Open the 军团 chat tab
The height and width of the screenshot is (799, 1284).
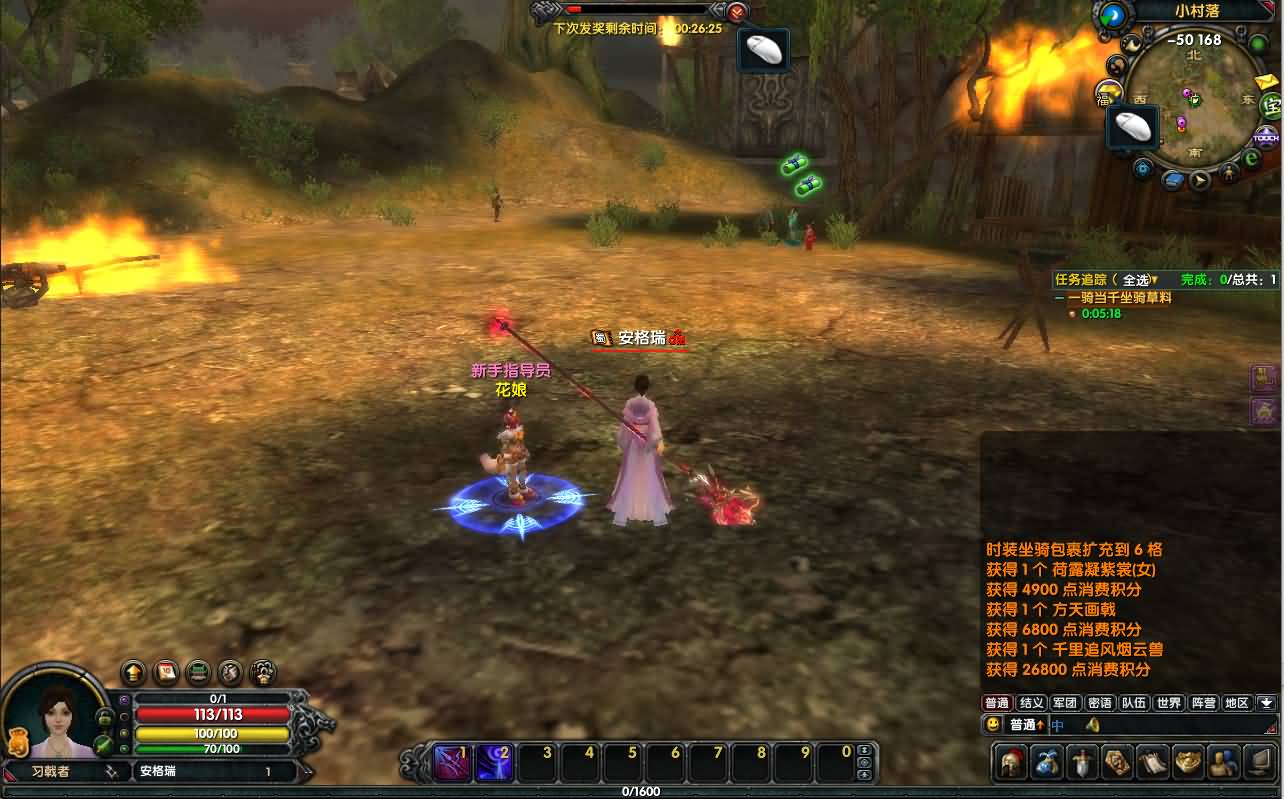click(1066, 703)
